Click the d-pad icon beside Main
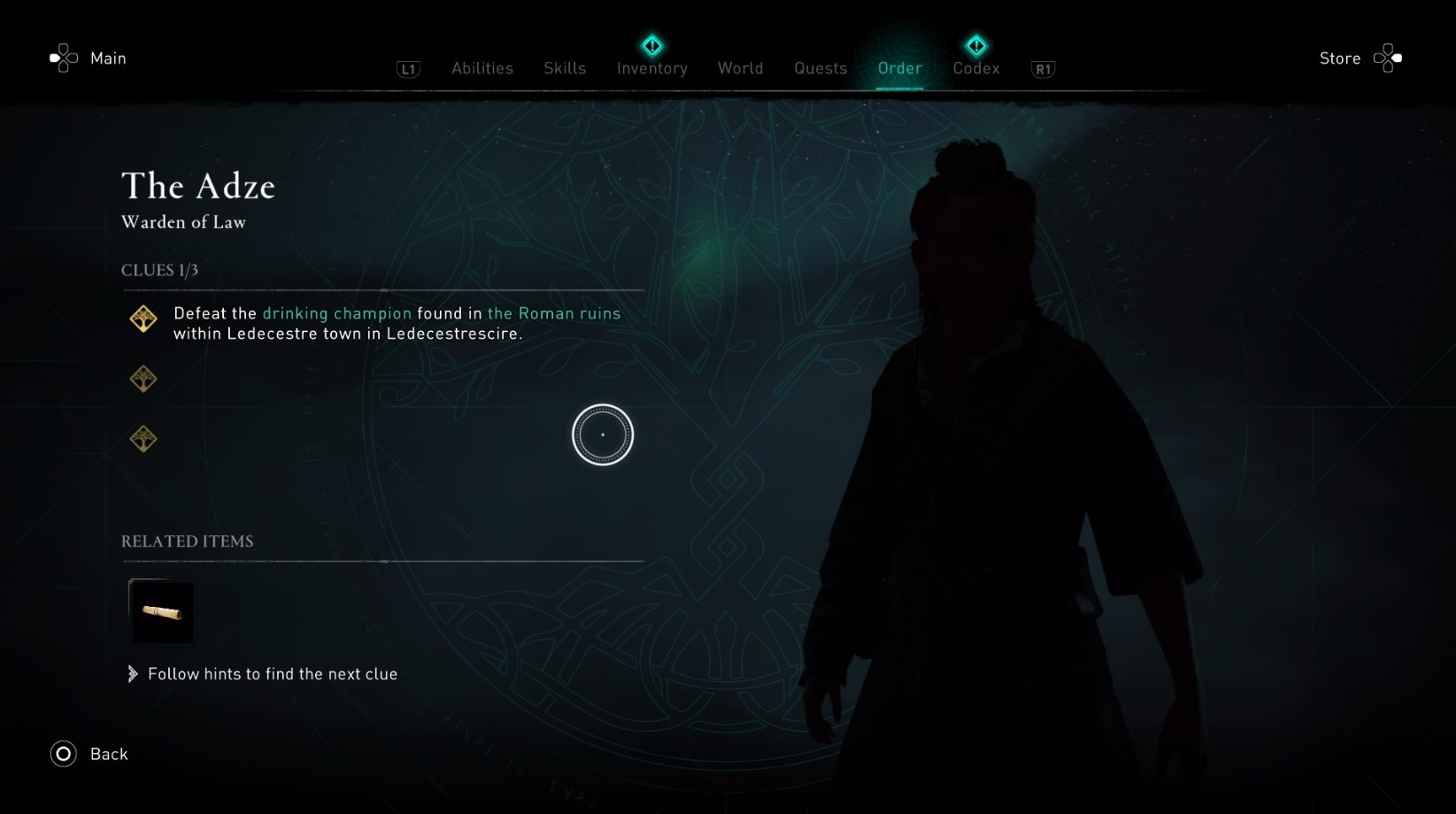 pos(63,58)
